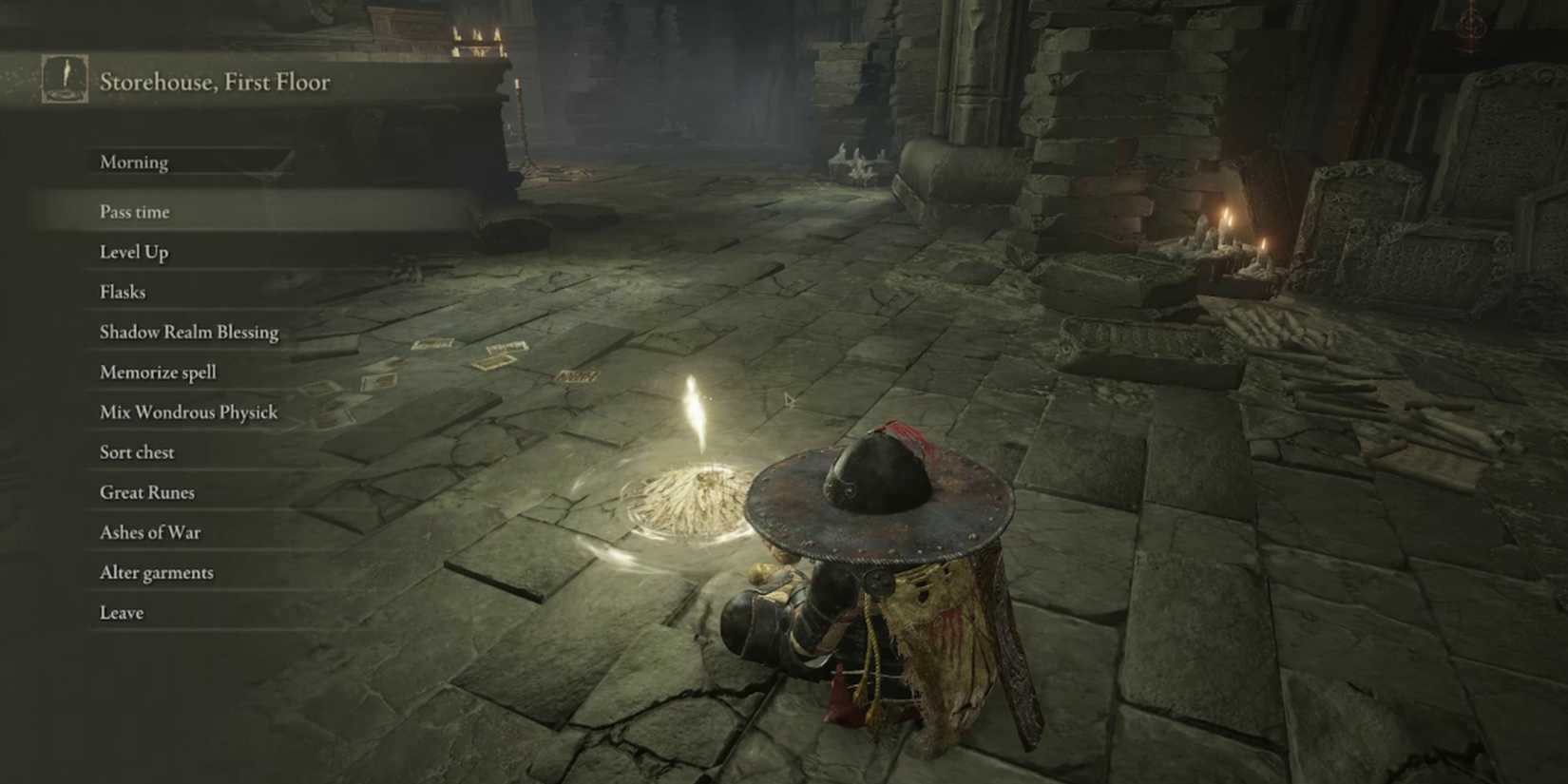1568x784 pixels.
Task: Select "Ashes of War"
Action: pyautogui.click(x=149, y=531)
